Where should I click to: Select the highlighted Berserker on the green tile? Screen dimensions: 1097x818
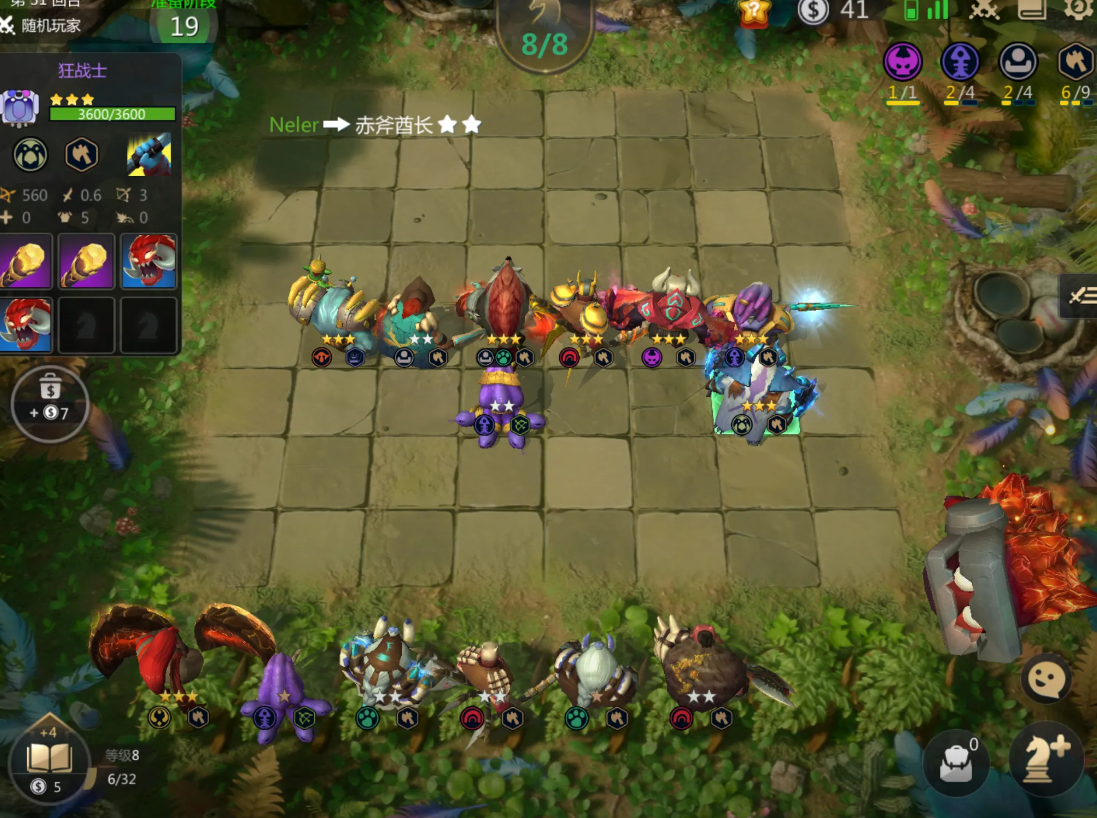click(756, 400)
